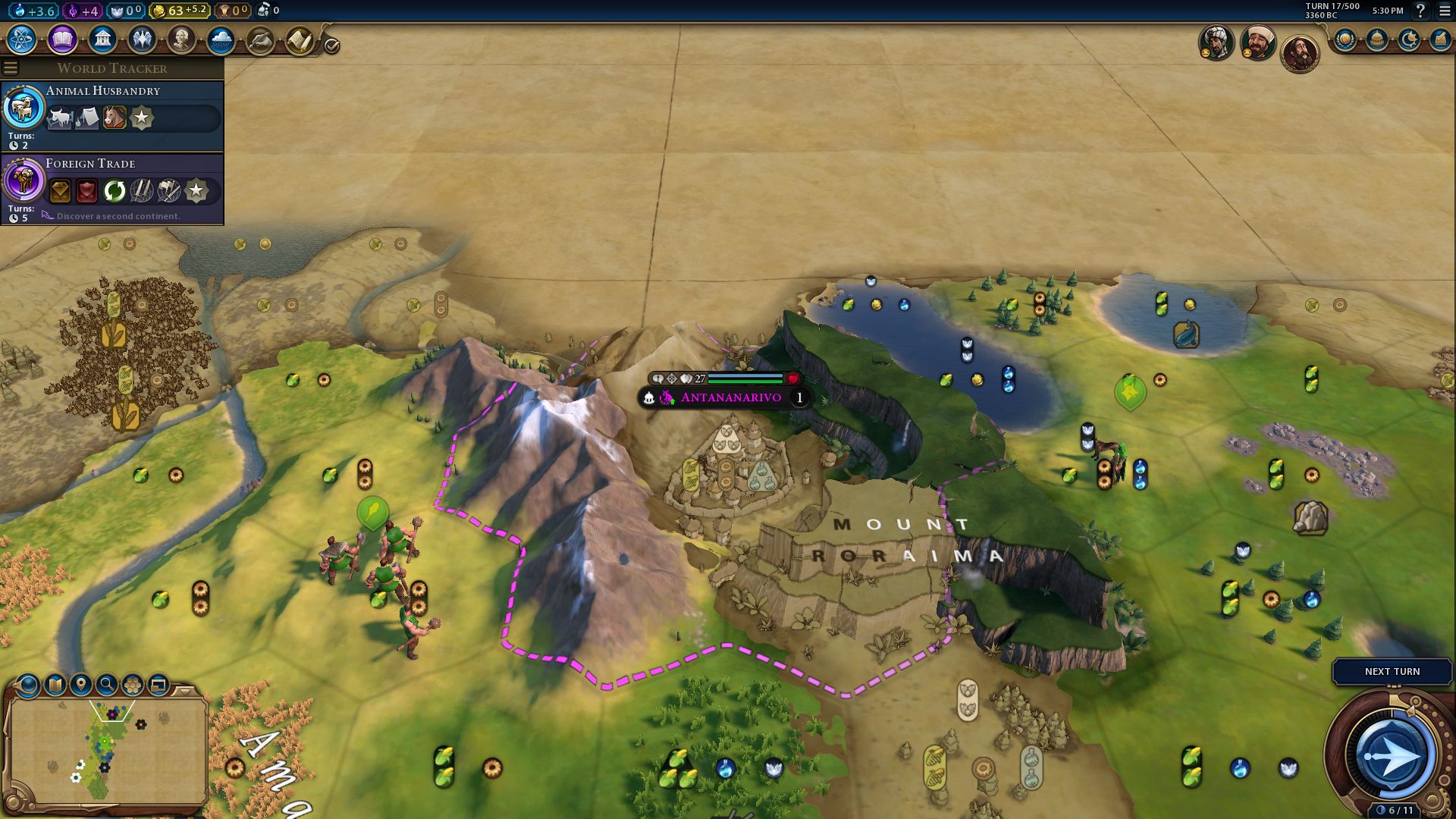Open the Great People screen (portrait icon)
This screenshot has width=1456, height=819.
coord(182,38)
